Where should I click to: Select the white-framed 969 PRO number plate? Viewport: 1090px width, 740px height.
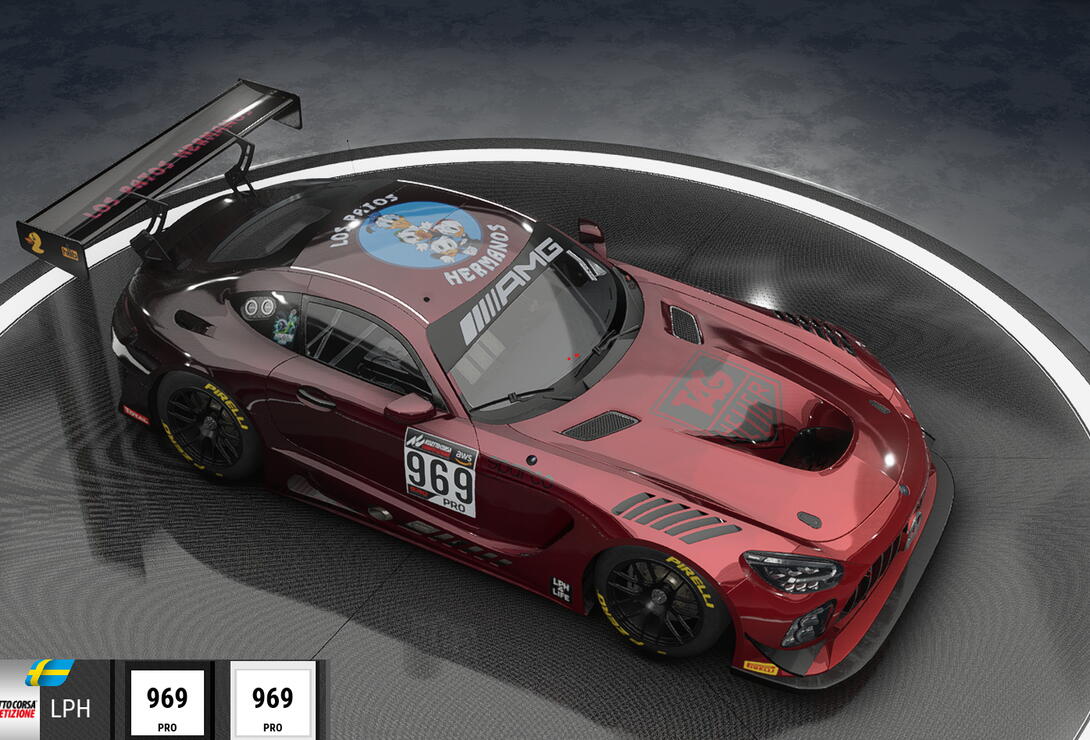pyautogui.click(x=272, y=701)
